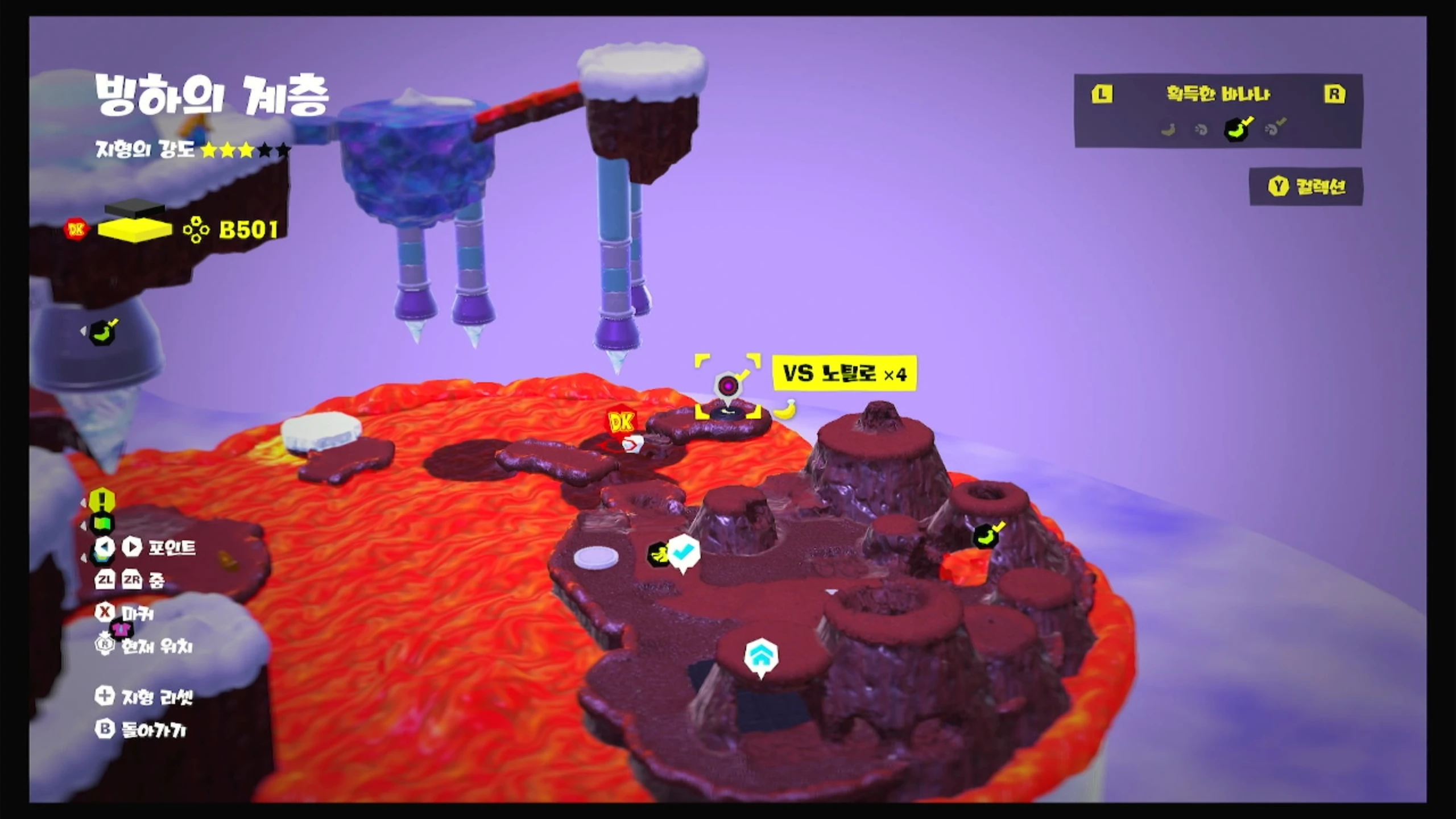Viewport: 1456px width, 819px height.
Task: Select the unchecked fossil filter icon
Action: click(1201, 130)
